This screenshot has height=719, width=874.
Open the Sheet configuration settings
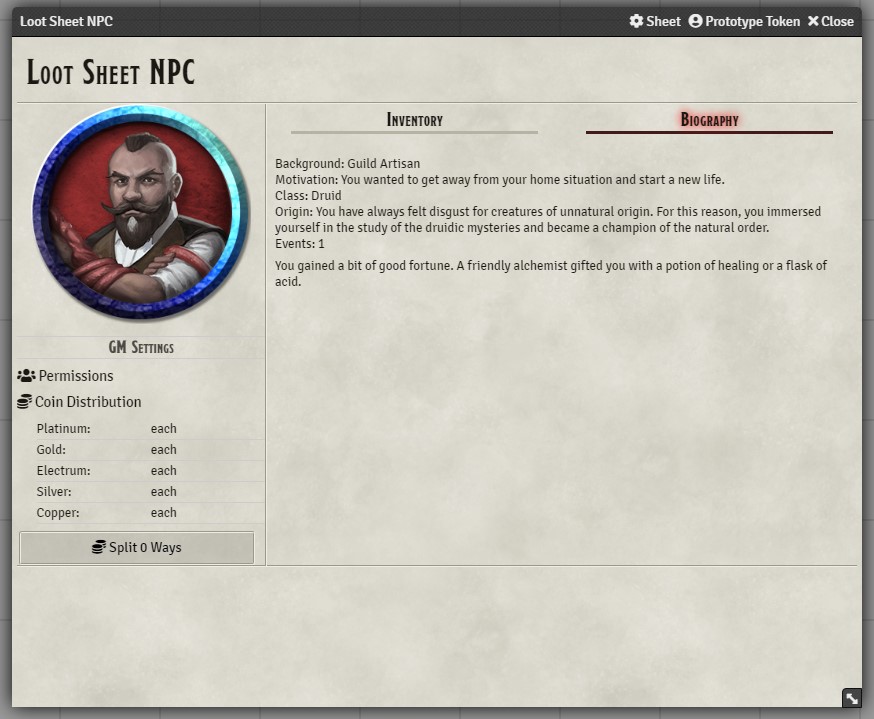[x=655, y=21]
